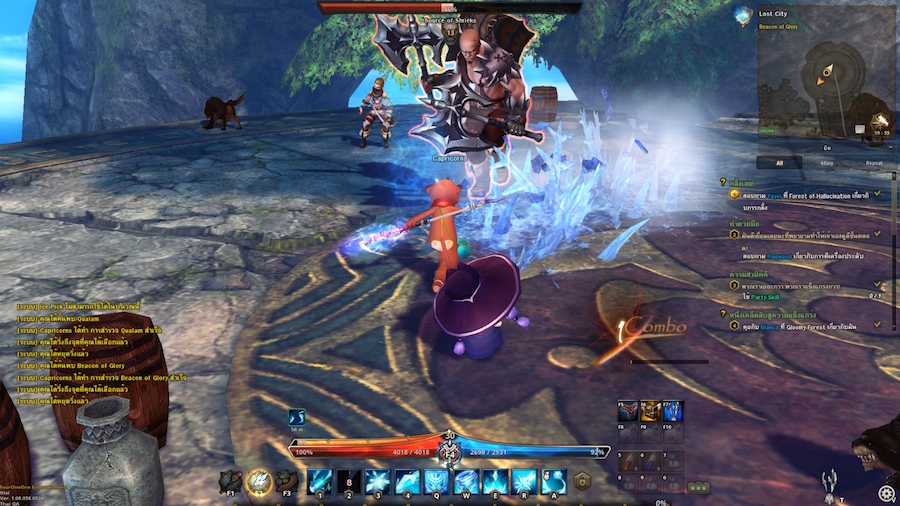Switch to the Repeat quest tab
Viewport: 900px width, 506px height.
[x=873, y=162]
